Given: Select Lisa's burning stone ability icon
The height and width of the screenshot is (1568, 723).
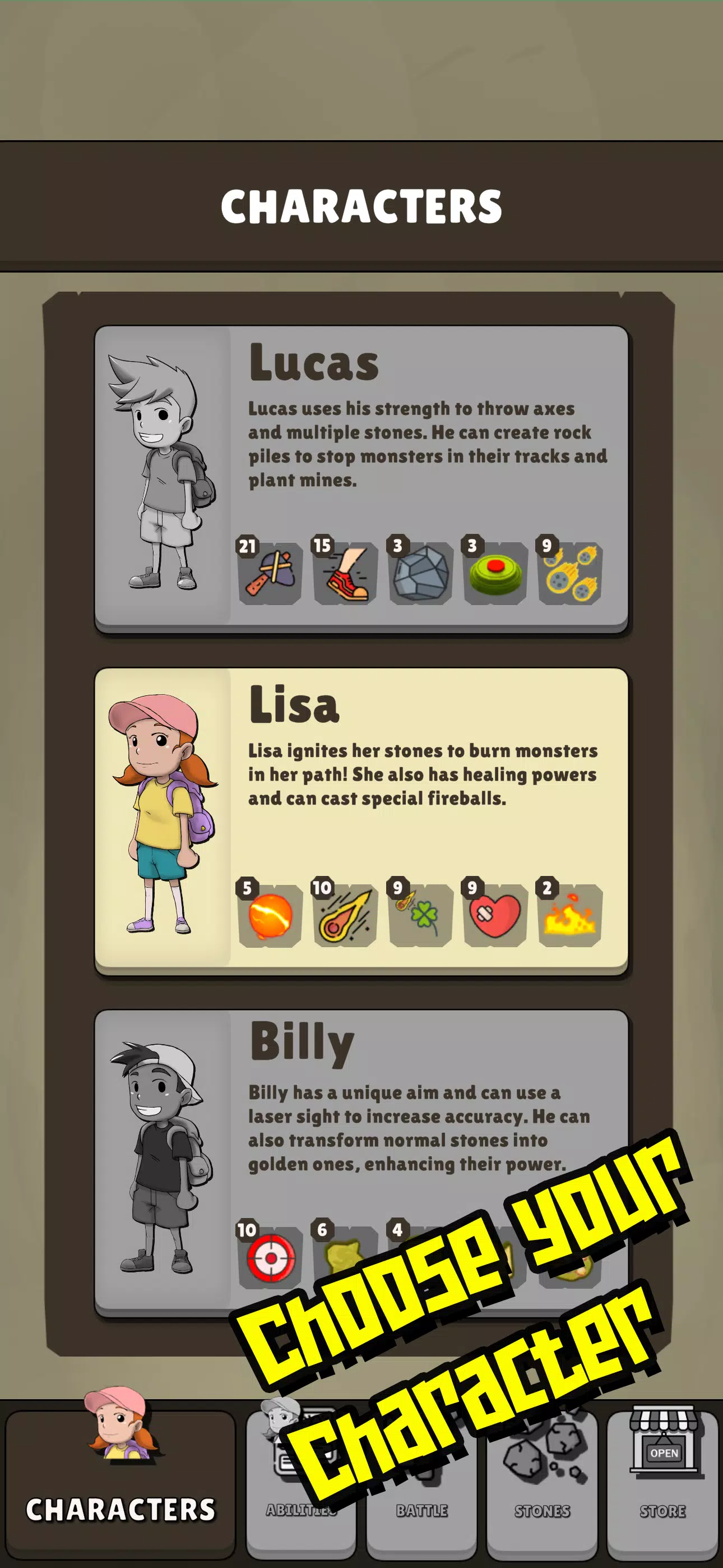Looking at the screenshot, I should [x=270, y=915].
